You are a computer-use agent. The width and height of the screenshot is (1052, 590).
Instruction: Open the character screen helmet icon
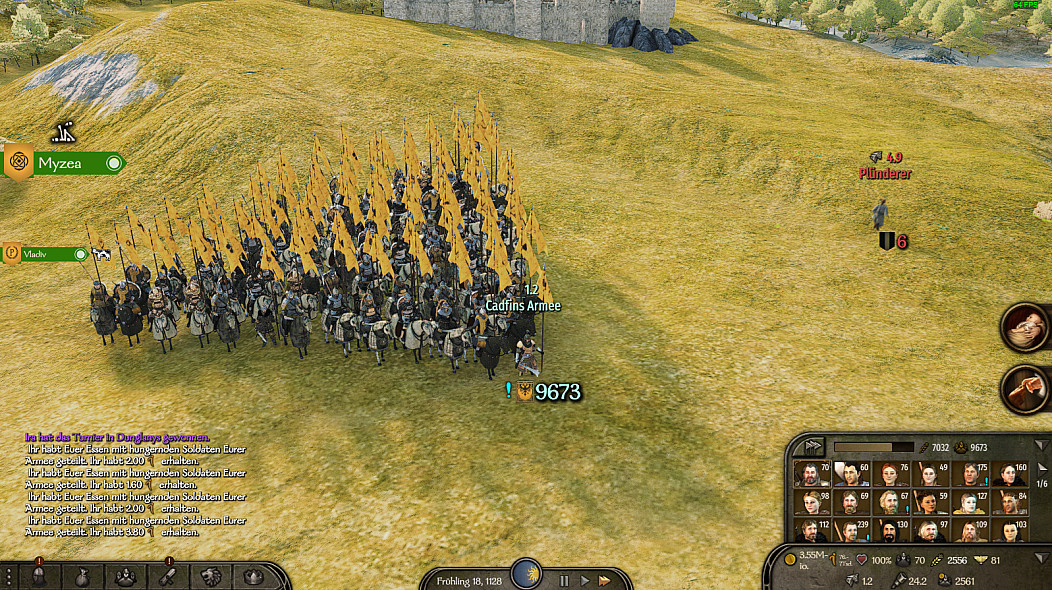[38, 577]
